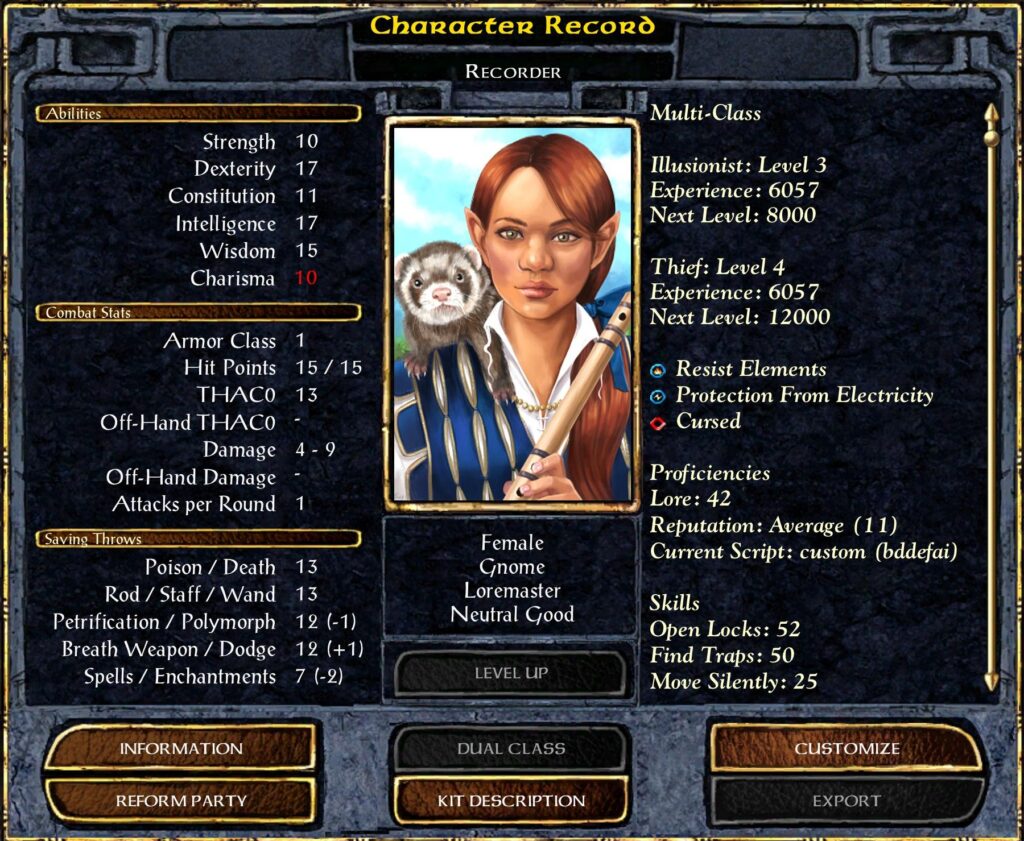The width and height of the screenshot is (1024, 841).
Task: Click the scrollbar up arrow
Action: [x=990, y=113]
